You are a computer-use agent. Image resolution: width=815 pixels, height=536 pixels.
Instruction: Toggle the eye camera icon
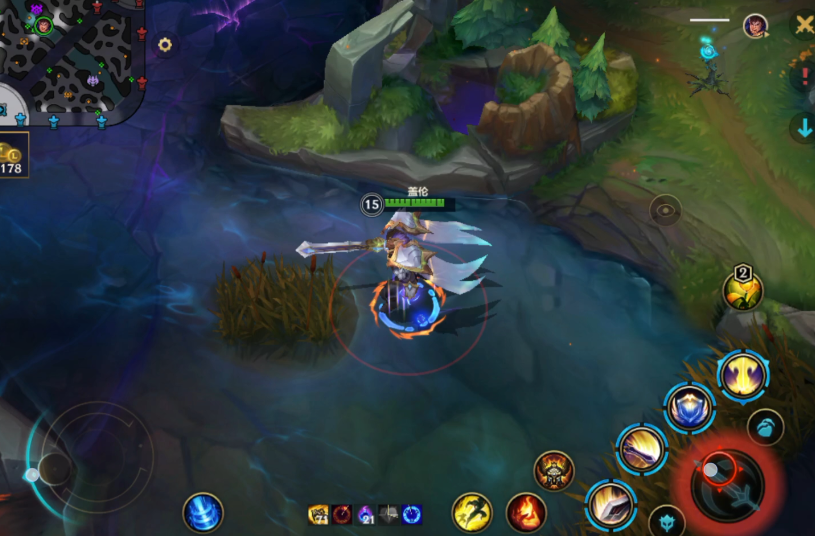click(x=665, y=210)
